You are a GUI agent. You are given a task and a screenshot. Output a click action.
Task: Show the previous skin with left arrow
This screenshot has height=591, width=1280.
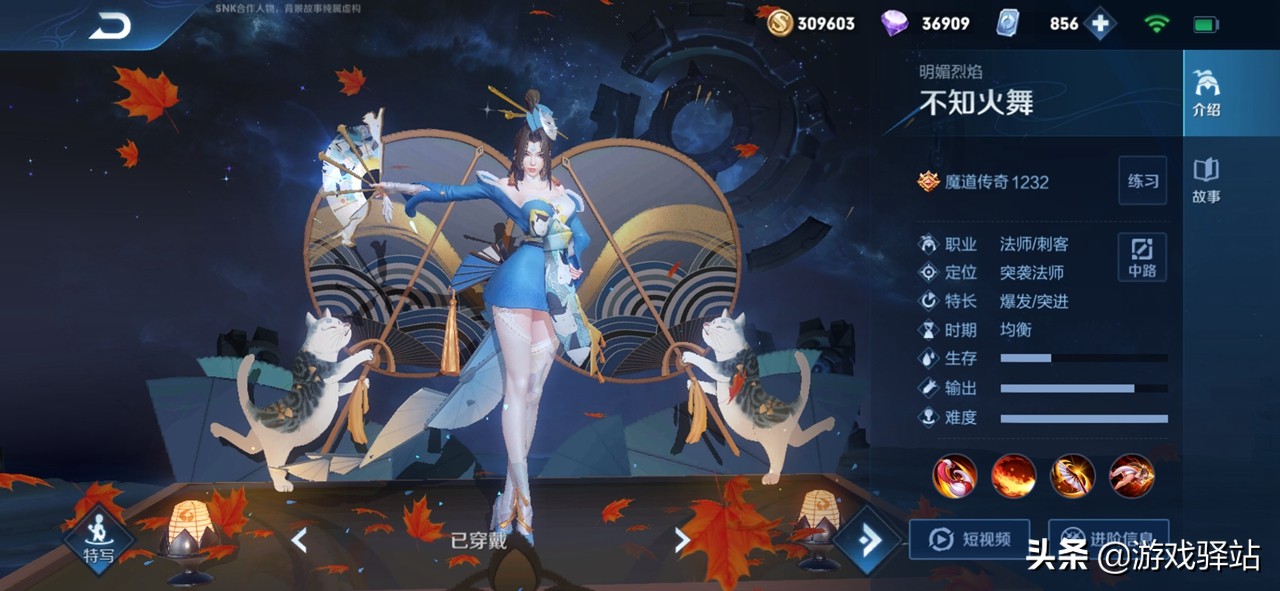point(298,541)
